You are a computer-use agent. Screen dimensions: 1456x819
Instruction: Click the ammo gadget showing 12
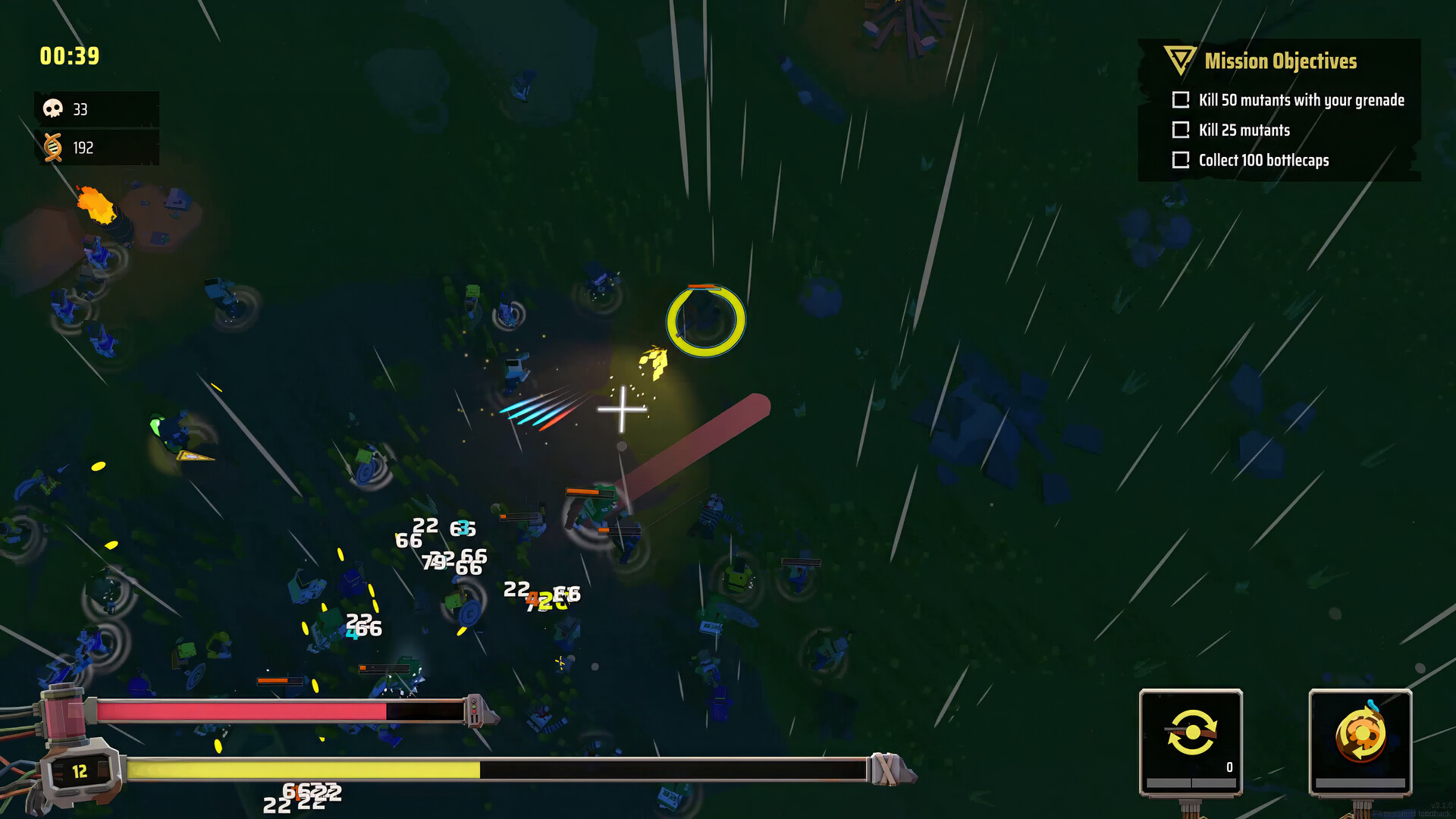80,772
